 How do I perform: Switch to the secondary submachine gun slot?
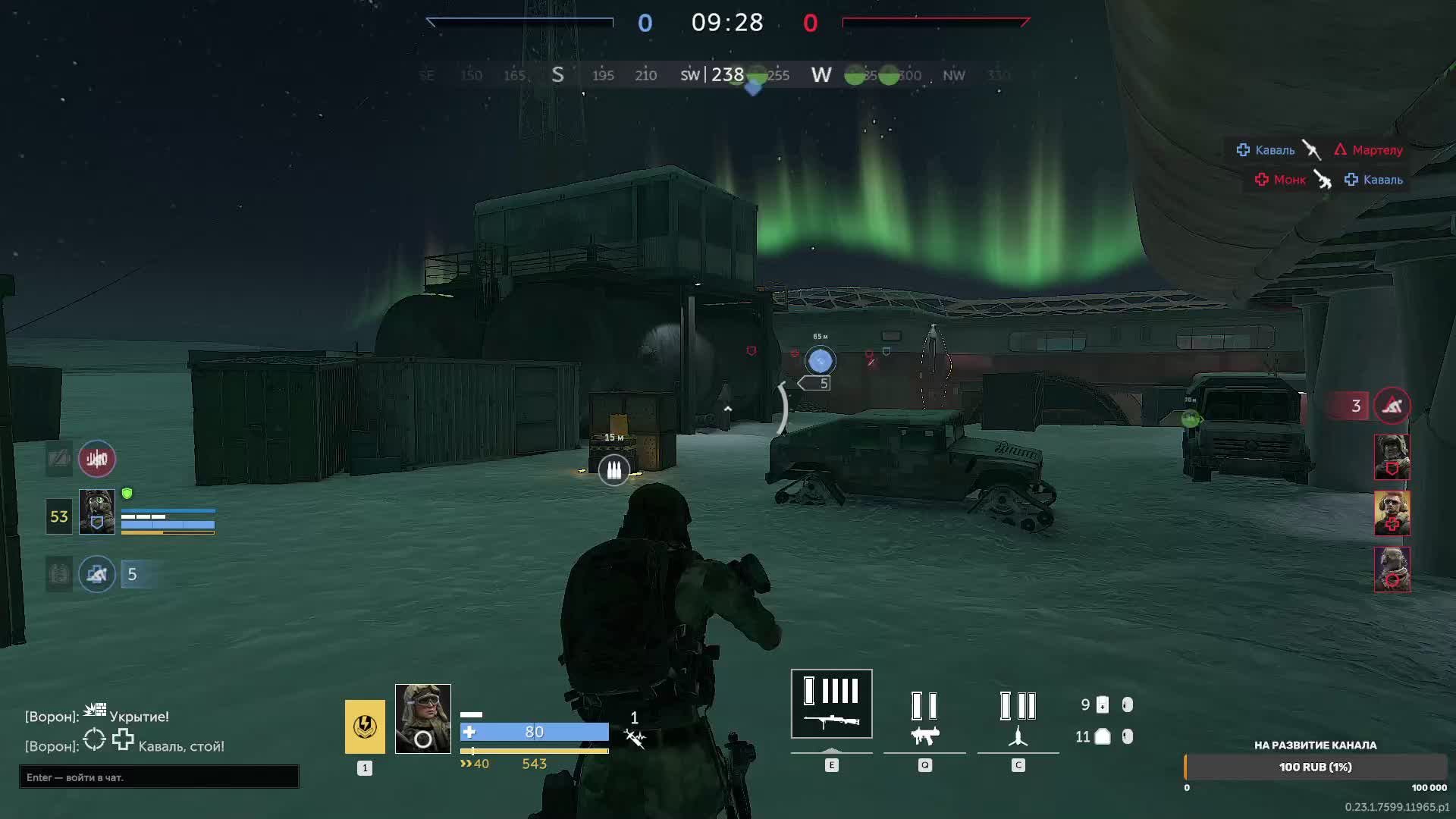click(x=924, y=717)
